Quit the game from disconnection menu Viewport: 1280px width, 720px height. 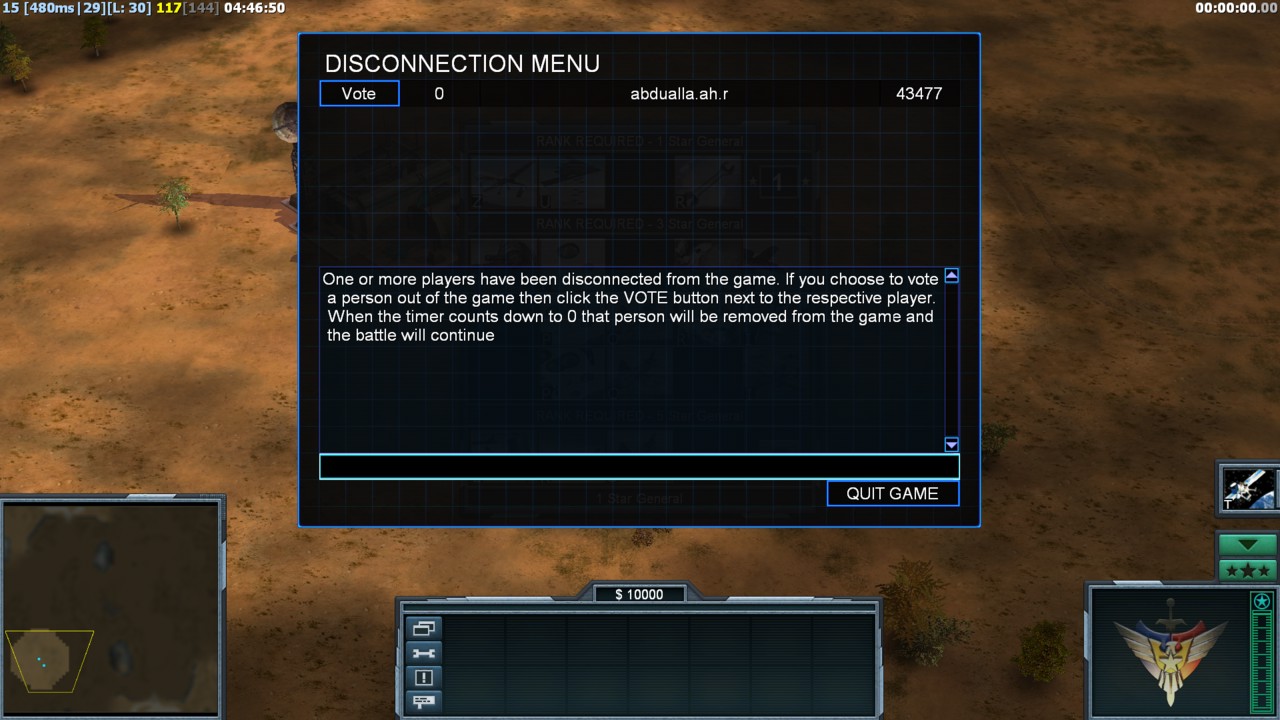pyautogui.click(x=892, y=493)
